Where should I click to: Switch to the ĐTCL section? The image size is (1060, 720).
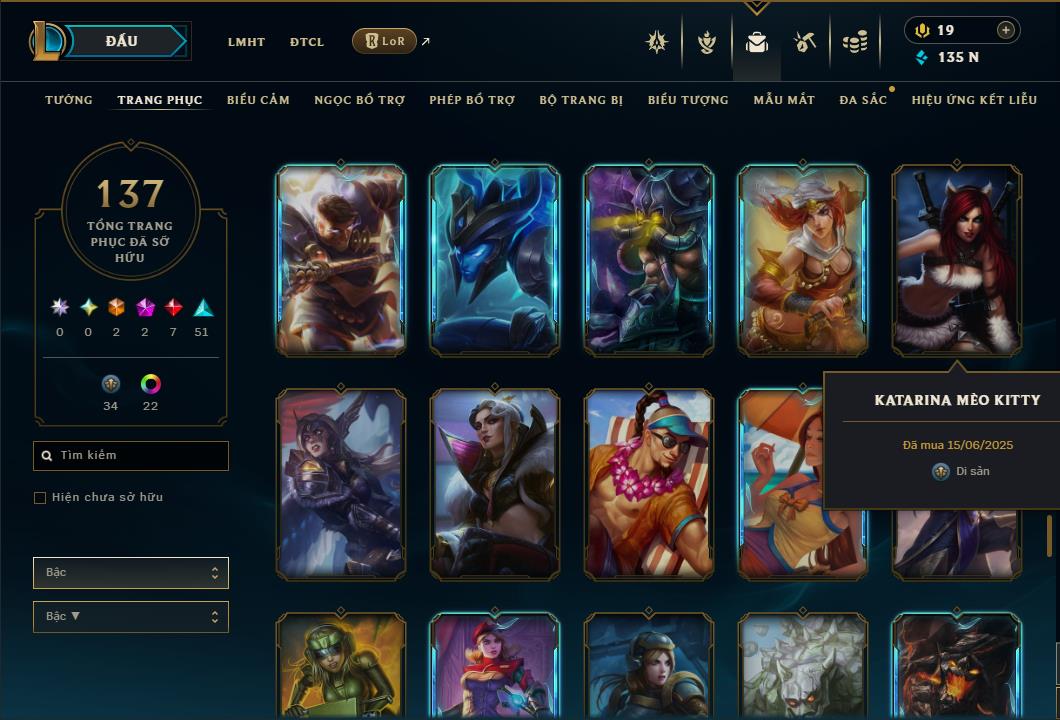(x=307, y=42)
